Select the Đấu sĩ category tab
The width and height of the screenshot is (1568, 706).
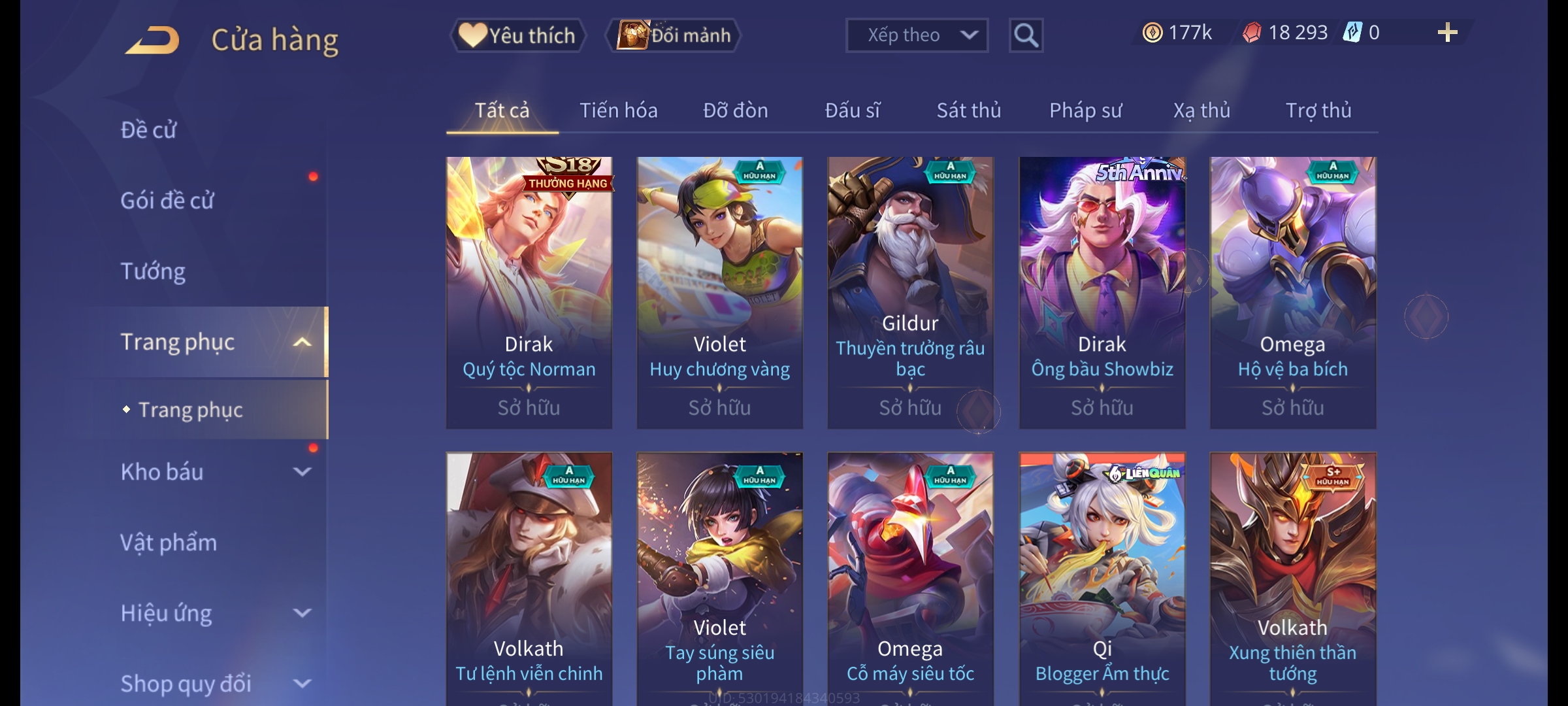pos(852,110)
